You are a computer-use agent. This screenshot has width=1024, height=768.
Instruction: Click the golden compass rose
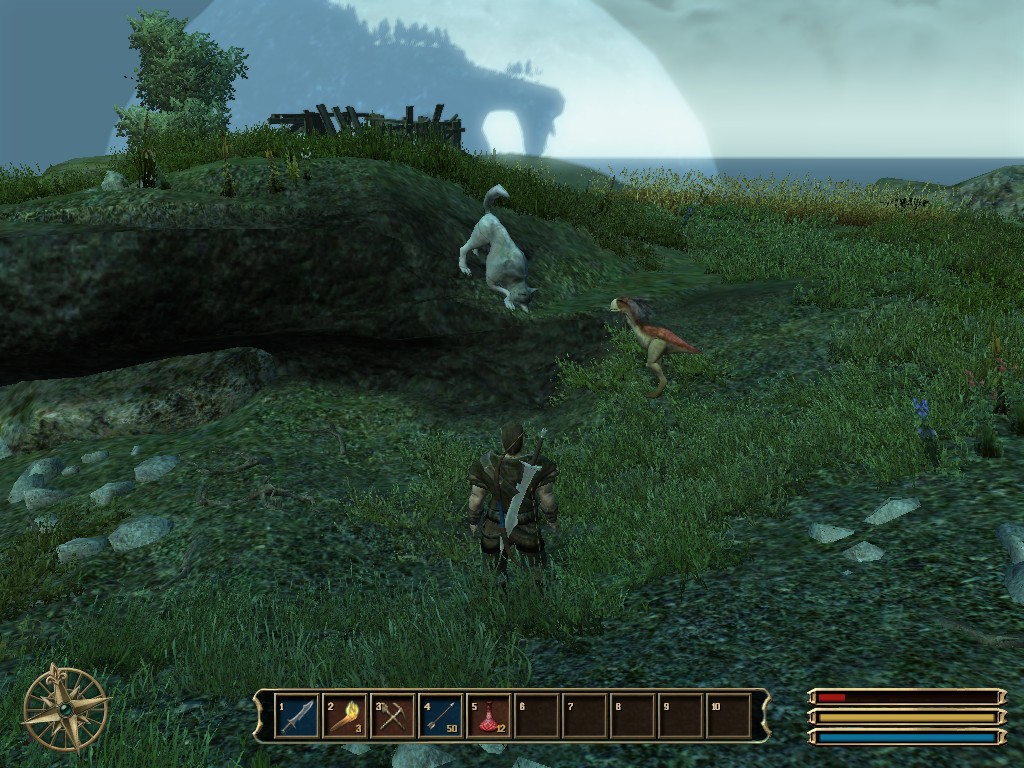pyautogui.click(x=66, y=708)
